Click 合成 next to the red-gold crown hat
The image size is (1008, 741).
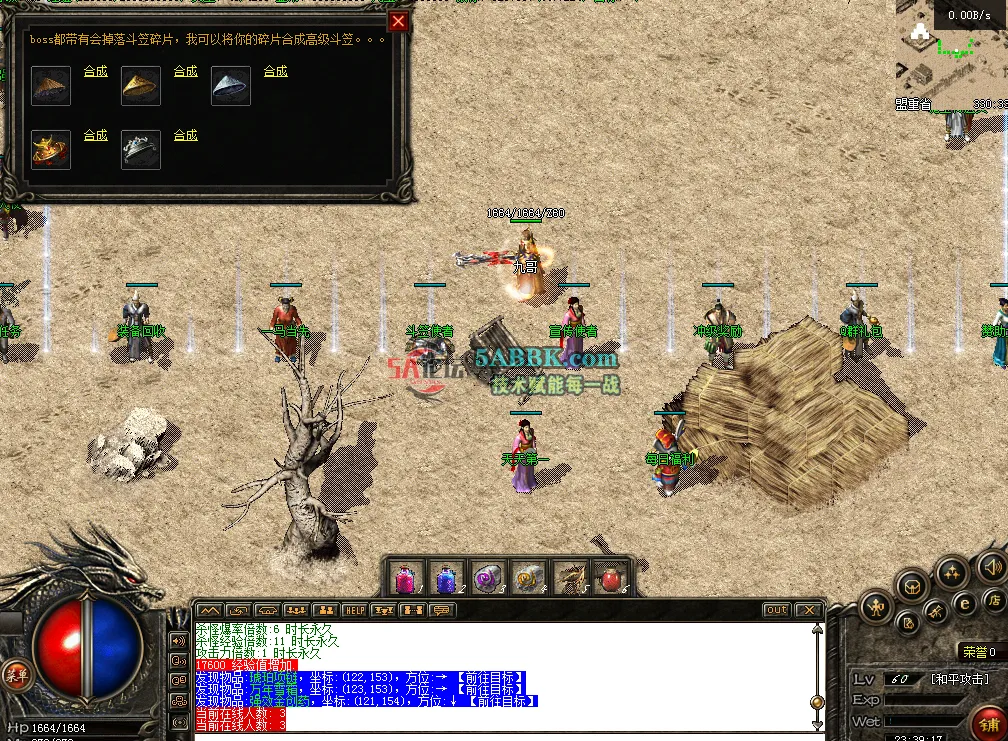[x=96, y=136]
